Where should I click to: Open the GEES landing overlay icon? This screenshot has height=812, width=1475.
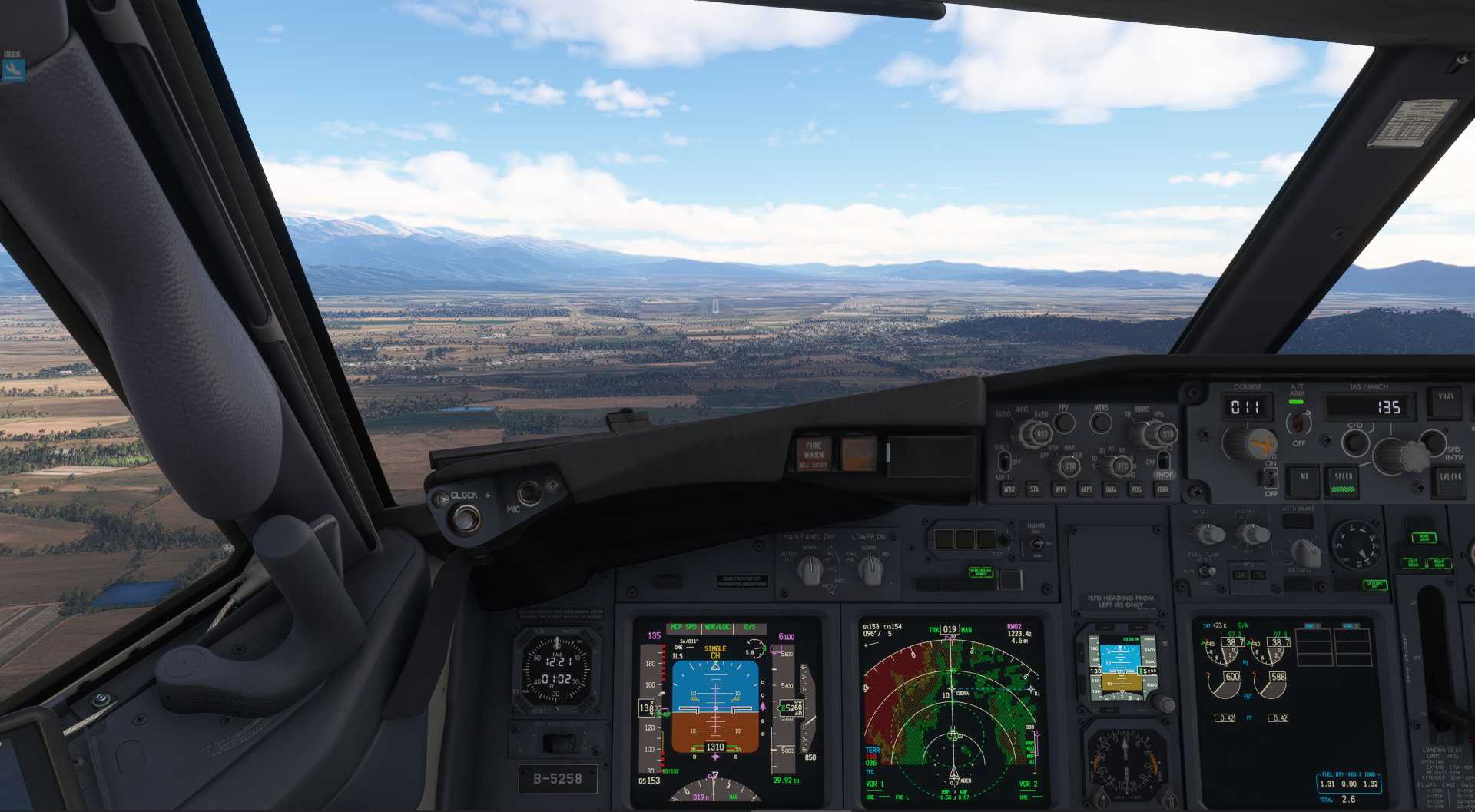click(x=13, y=70)
